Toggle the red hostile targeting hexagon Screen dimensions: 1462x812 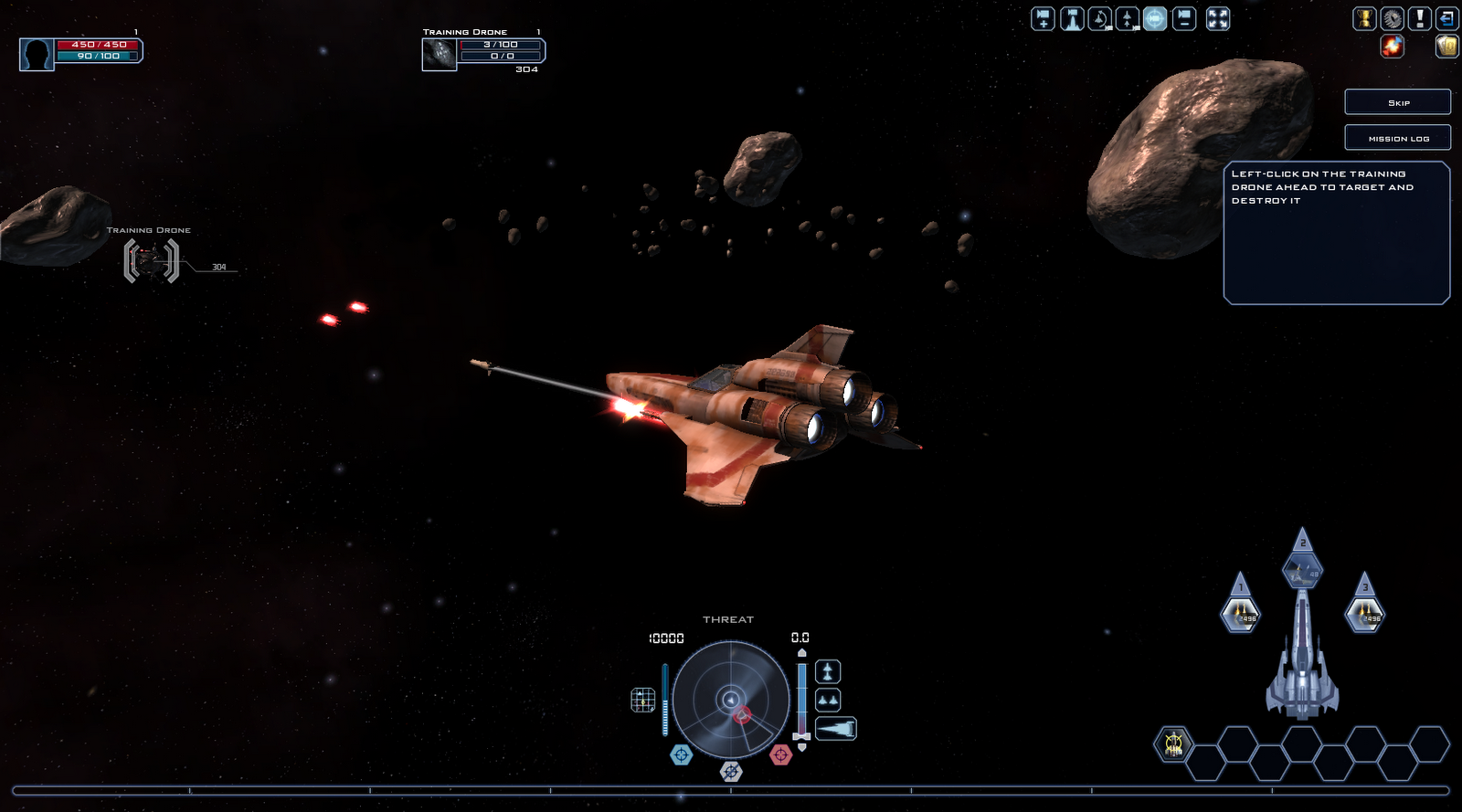pyautogui.click(x=781, y=754)
